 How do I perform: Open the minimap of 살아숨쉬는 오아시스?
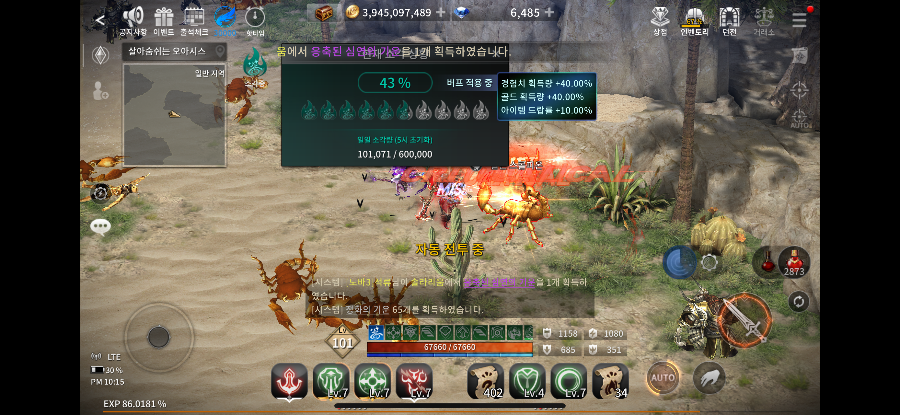173,114
